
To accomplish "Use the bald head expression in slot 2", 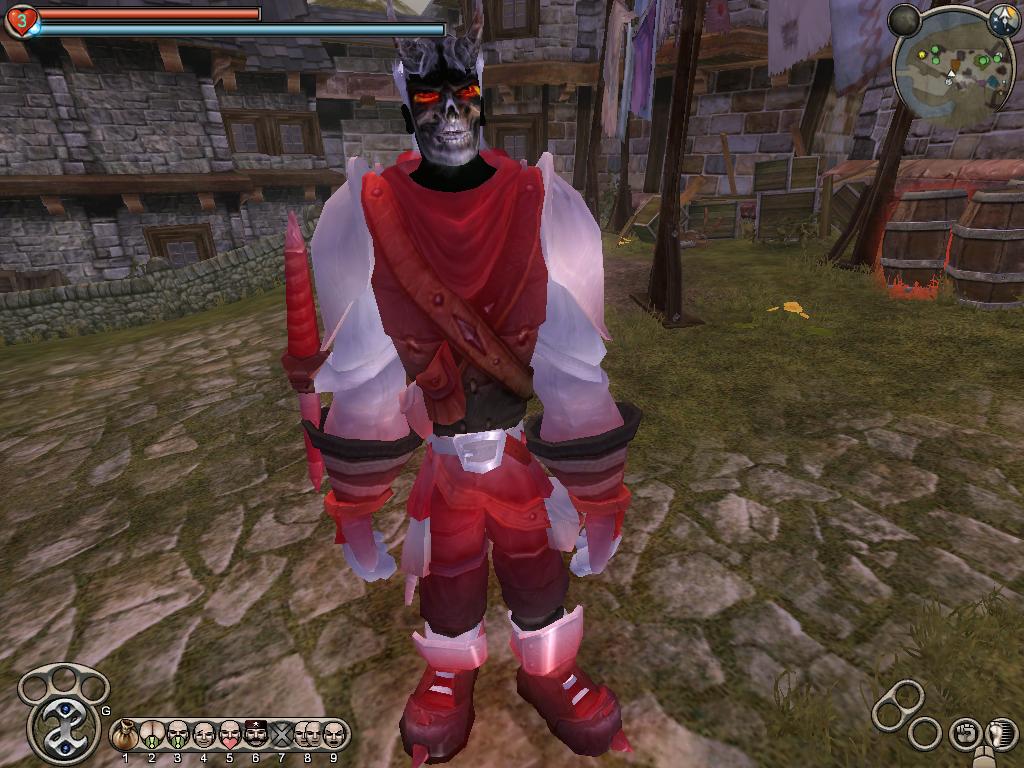I will pos(151,735).
